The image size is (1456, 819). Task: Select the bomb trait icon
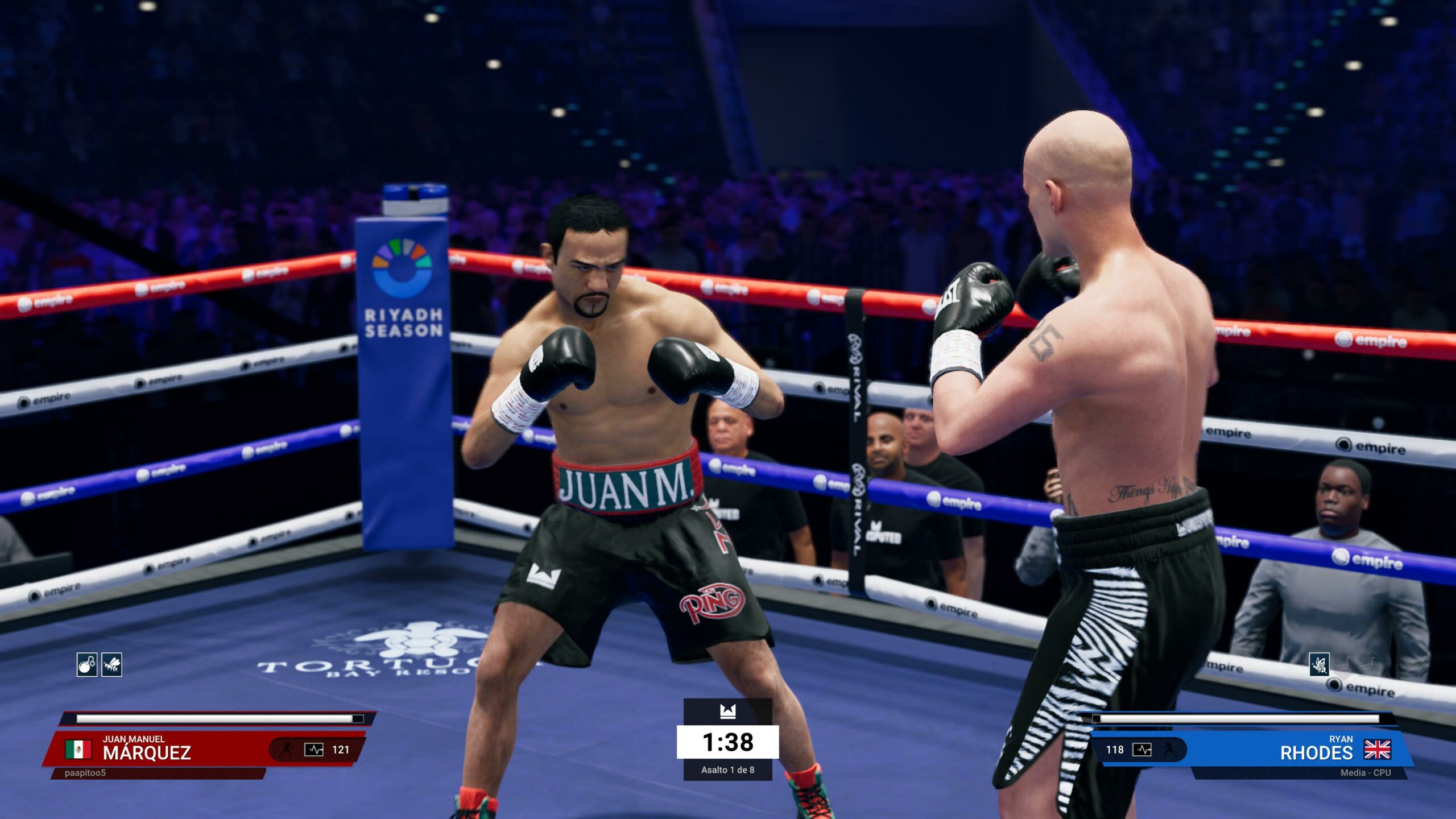pyautogui.click(x=87, y=664)
